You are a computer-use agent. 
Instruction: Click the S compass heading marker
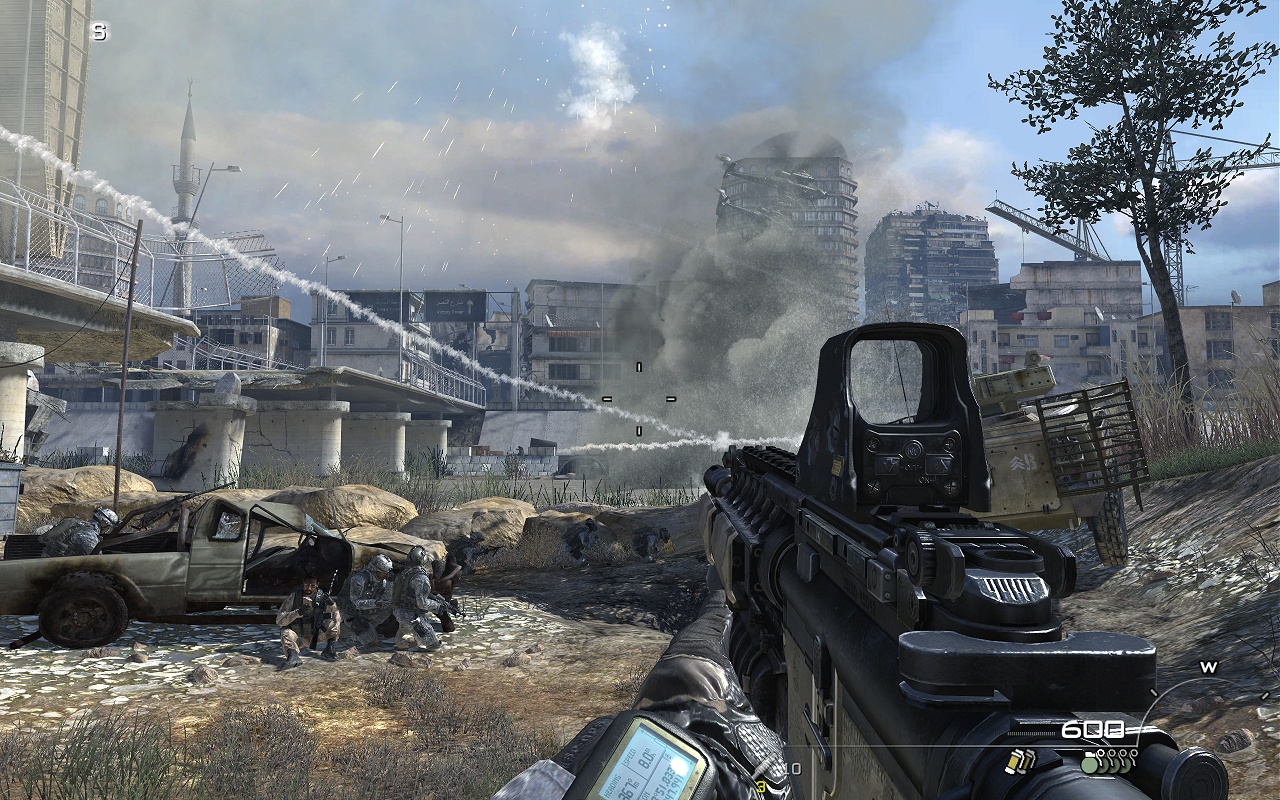tap(98, 32)
